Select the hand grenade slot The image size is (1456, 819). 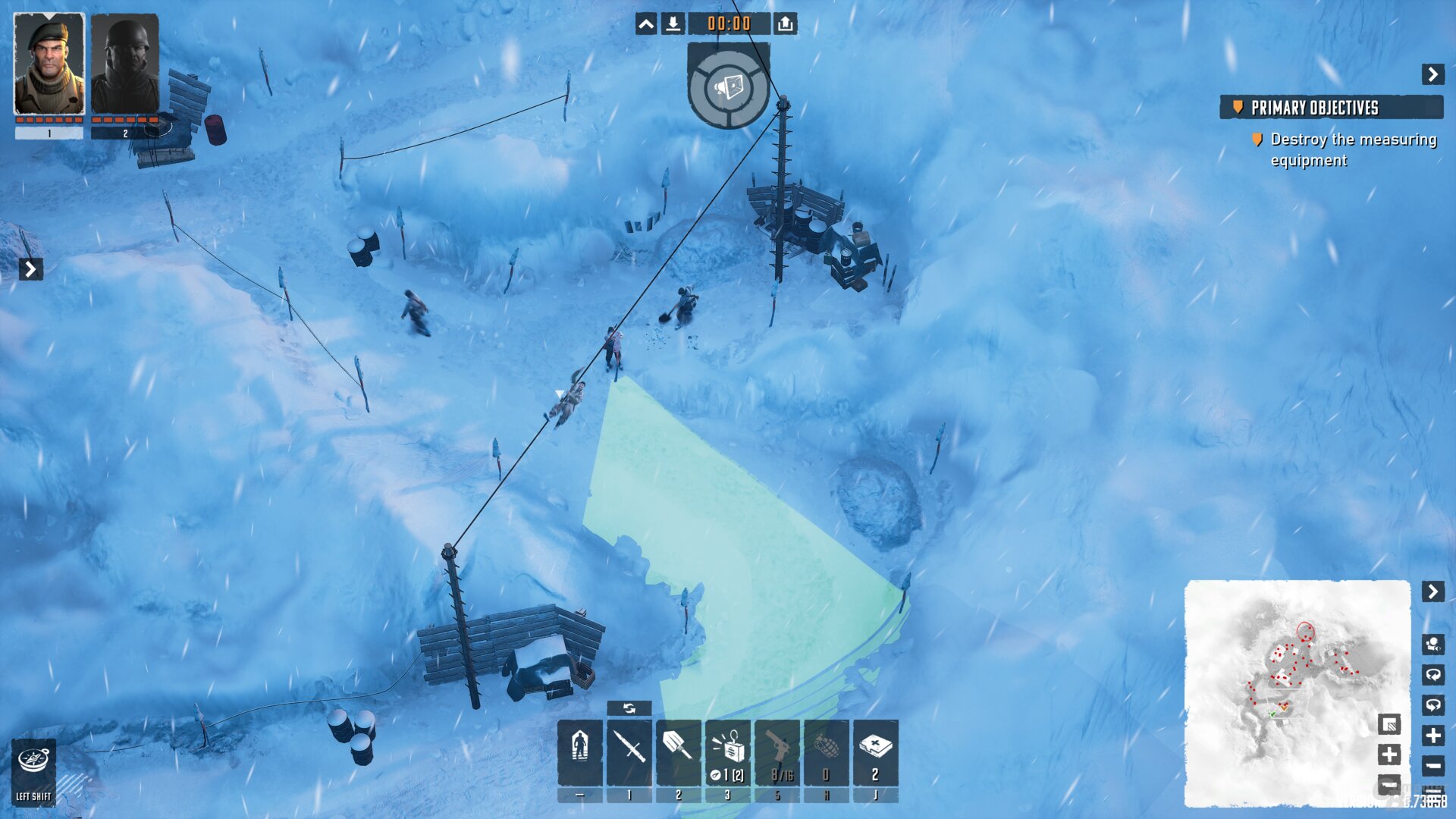pyautogui.click(x=827, y=752)
